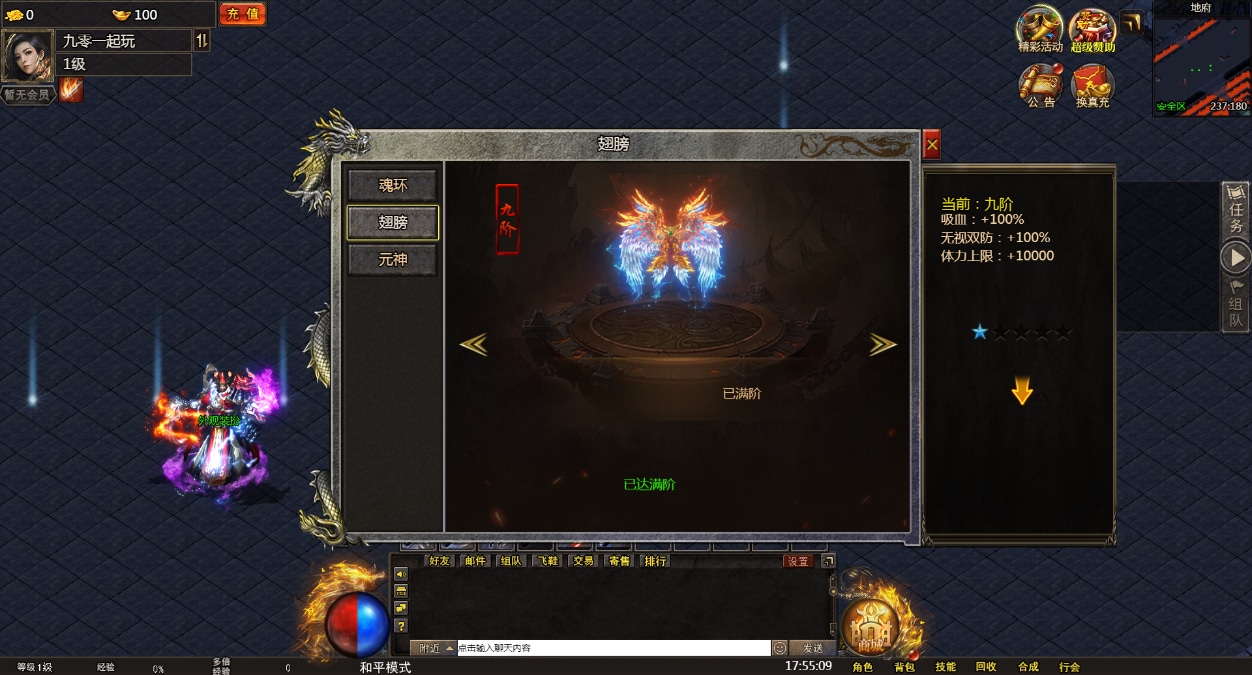Open the 角色 character menu
Image resolution: width=1252 pixels, height=675 pixels.
pos(862,667)
